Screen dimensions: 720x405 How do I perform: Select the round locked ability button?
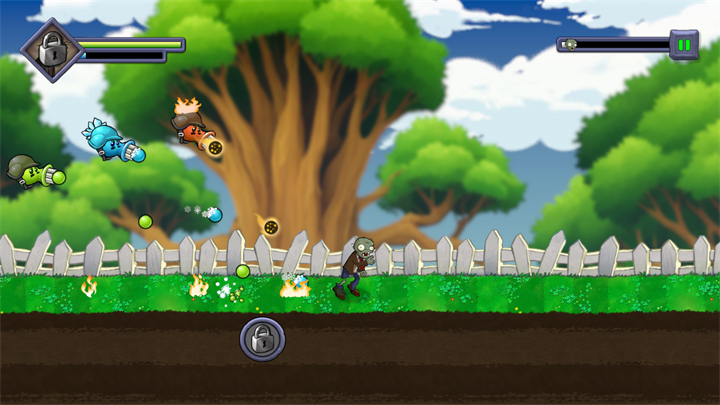pyautogui.click(x=262, y=340)
